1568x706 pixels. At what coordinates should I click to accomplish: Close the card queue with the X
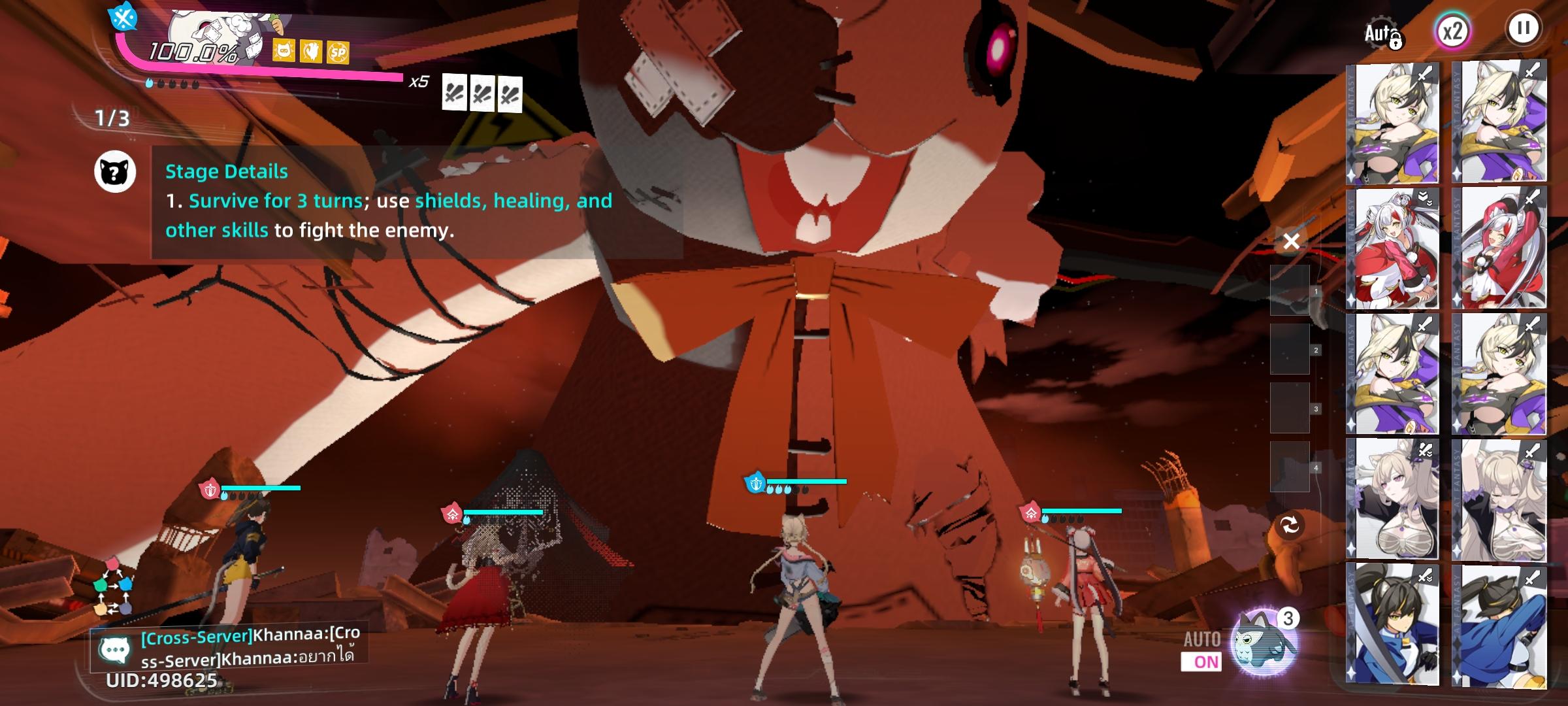(x=1291, y=241)
